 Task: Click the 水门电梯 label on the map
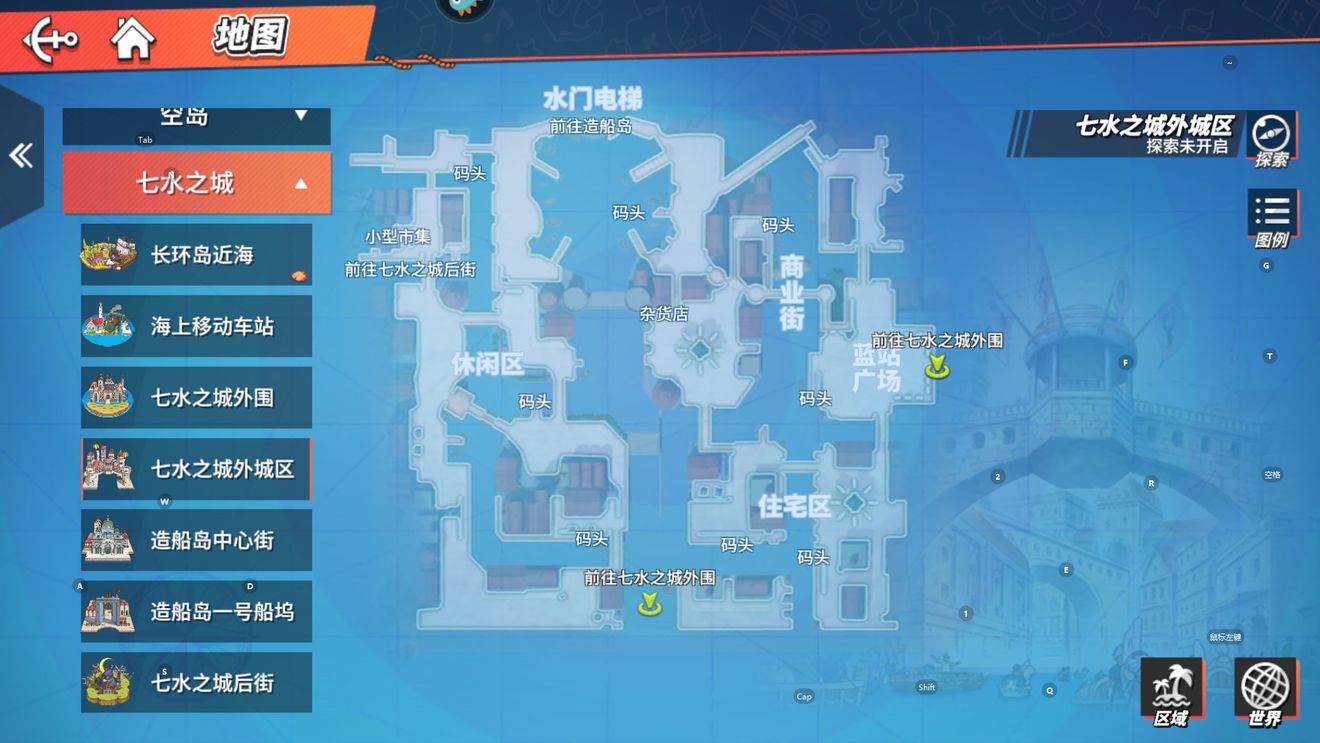[x=594, y=96]
